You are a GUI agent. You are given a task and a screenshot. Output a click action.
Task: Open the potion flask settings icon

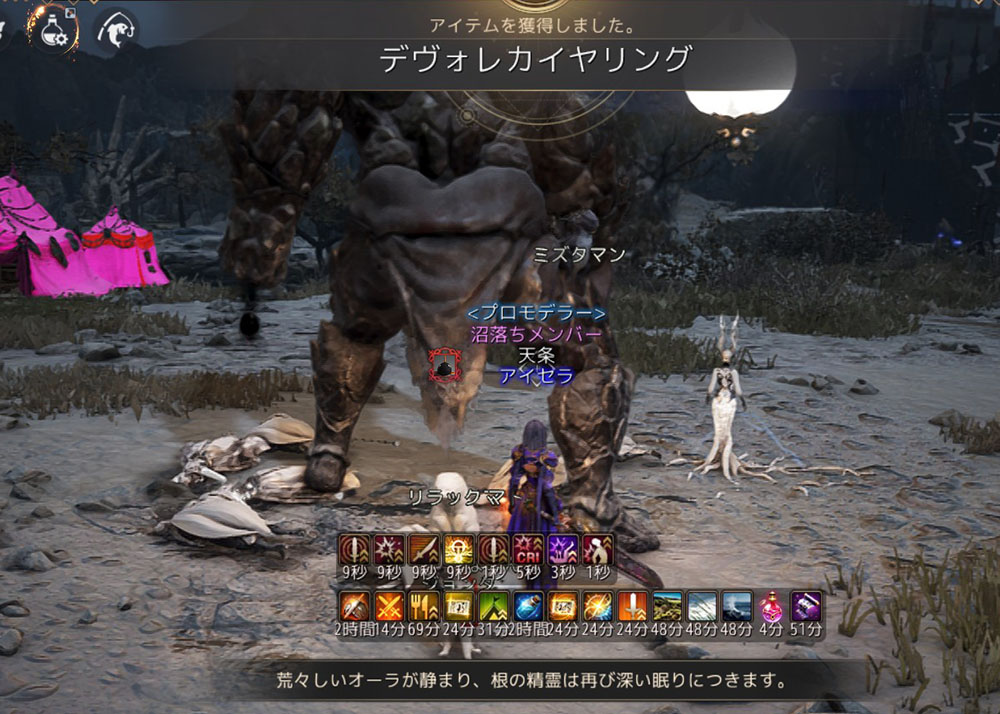coord(54,30)
